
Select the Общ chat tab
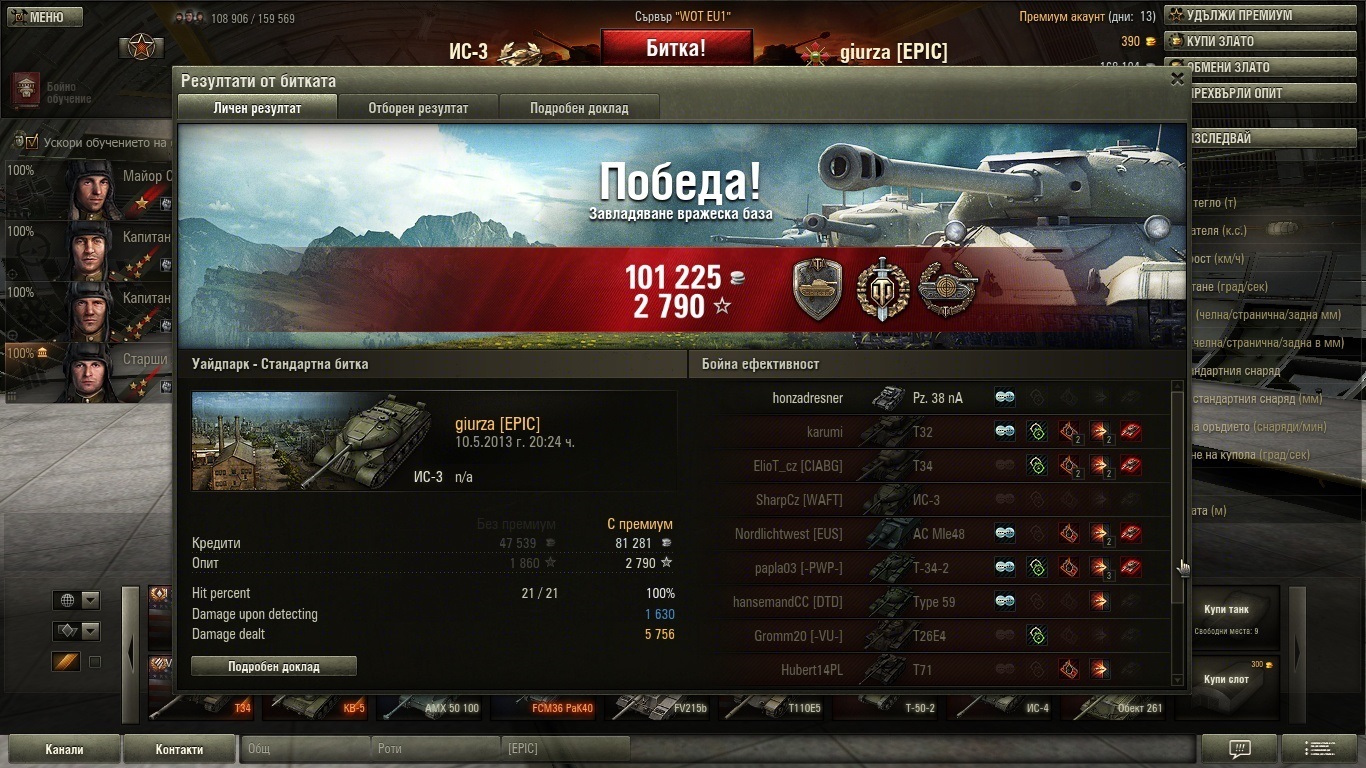[x=304, y=749]
